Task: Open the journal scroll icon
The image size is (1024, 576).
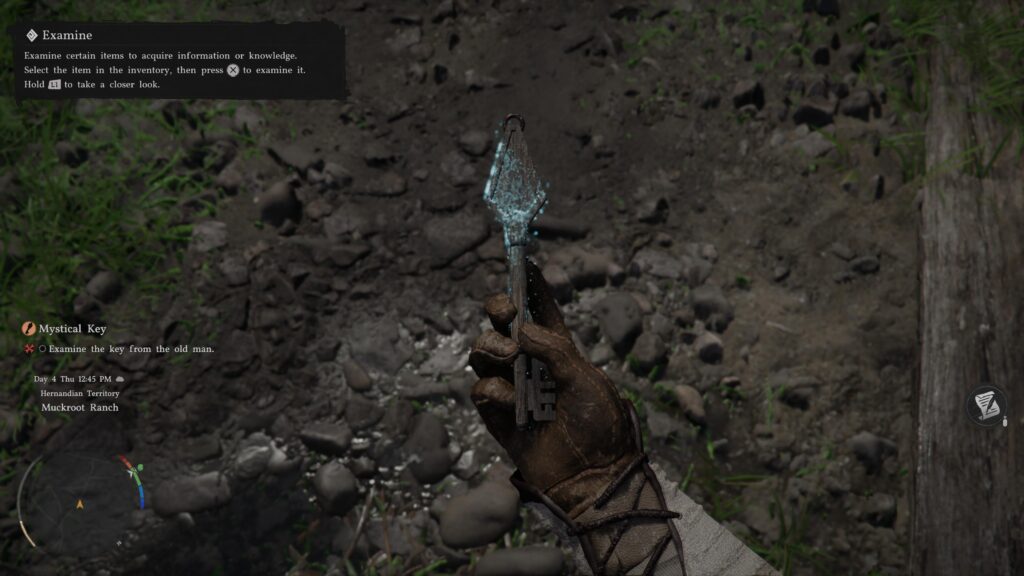Action: tap(986, 406)
